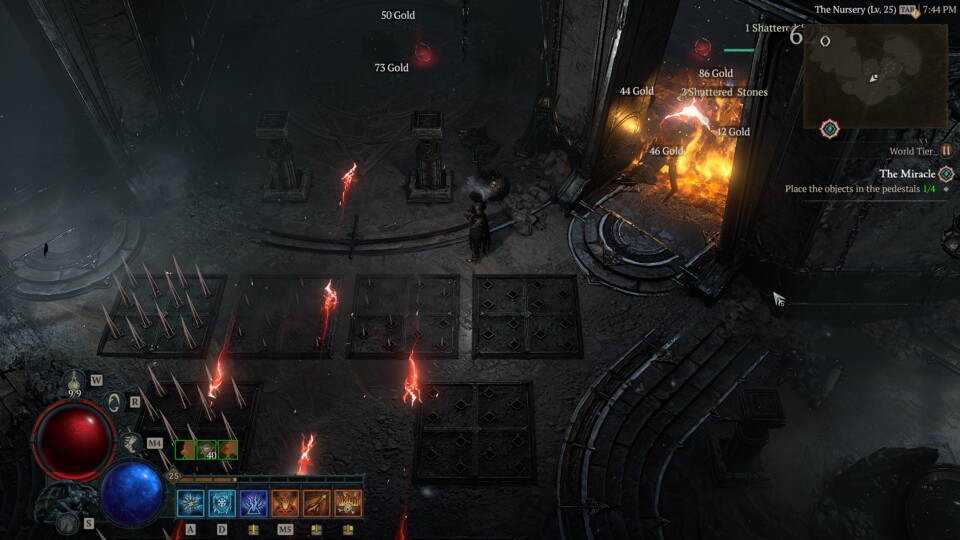Use the healing potion flask icon

(75, 381)
